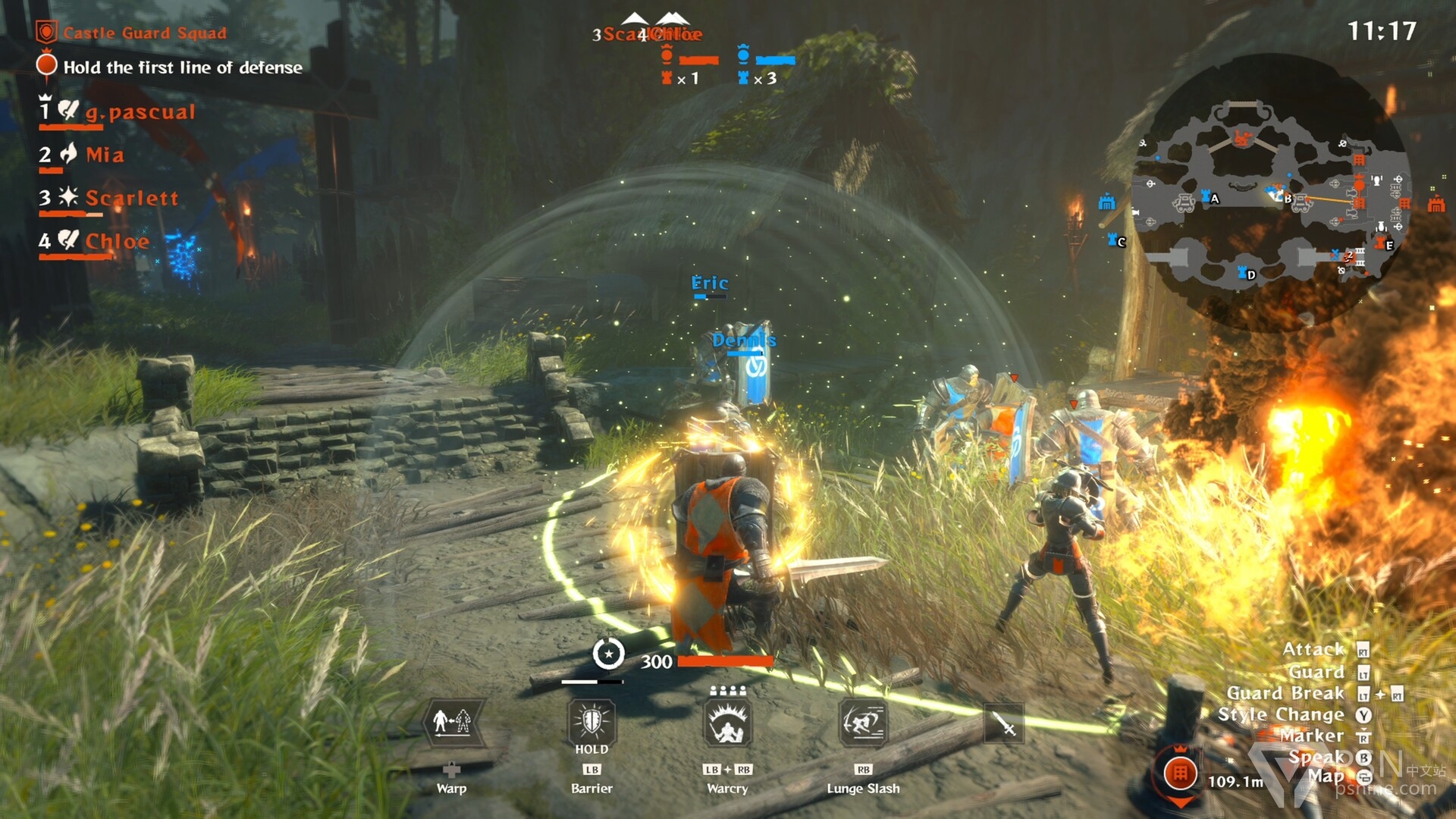The image size is (1456, 819).
Task: Choose Mia in the squad list
Action: [x=104, y=155]
